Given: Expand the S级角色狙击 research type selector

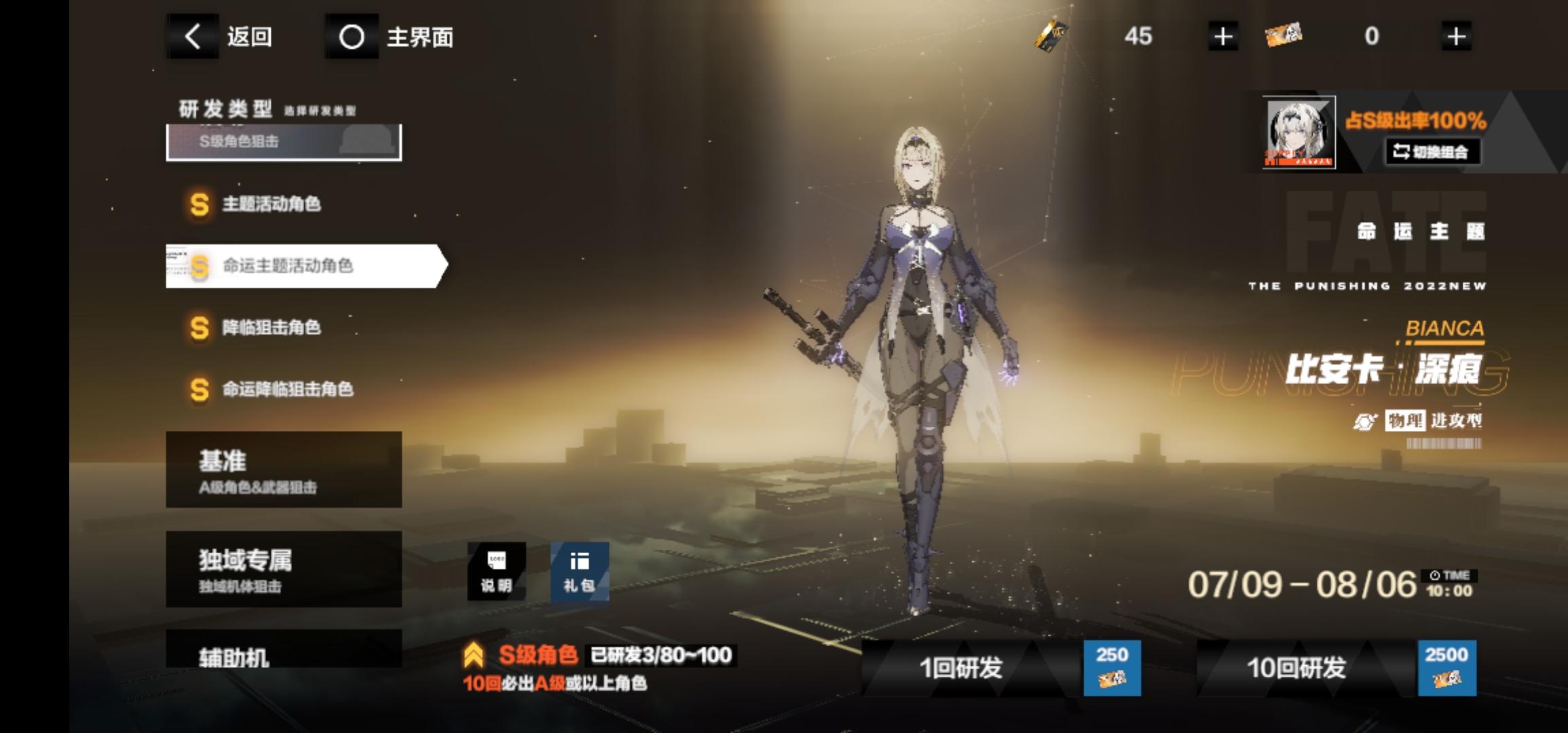Looking at the screenshot, I should click(284, 140).
